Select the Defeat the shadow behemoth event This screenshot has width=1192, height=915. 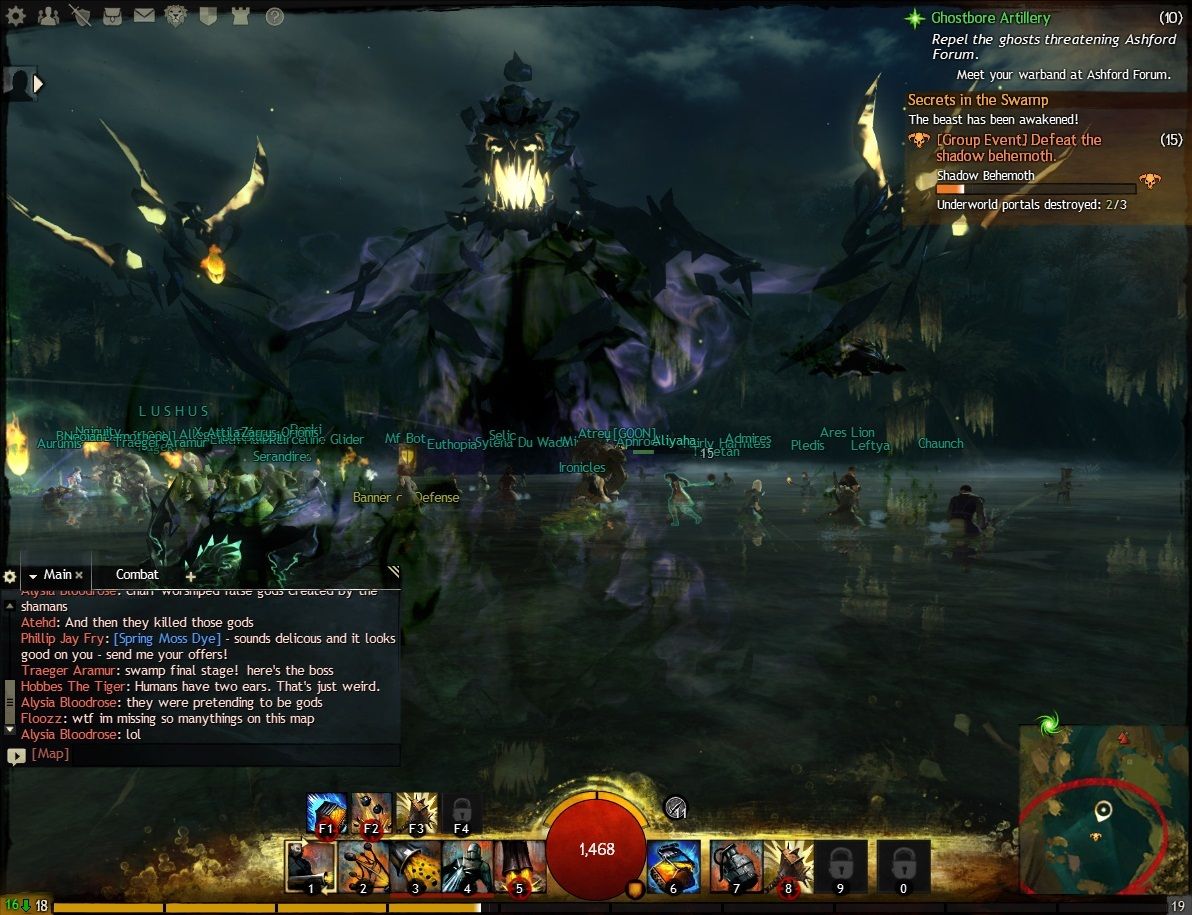pos(1018,147)
